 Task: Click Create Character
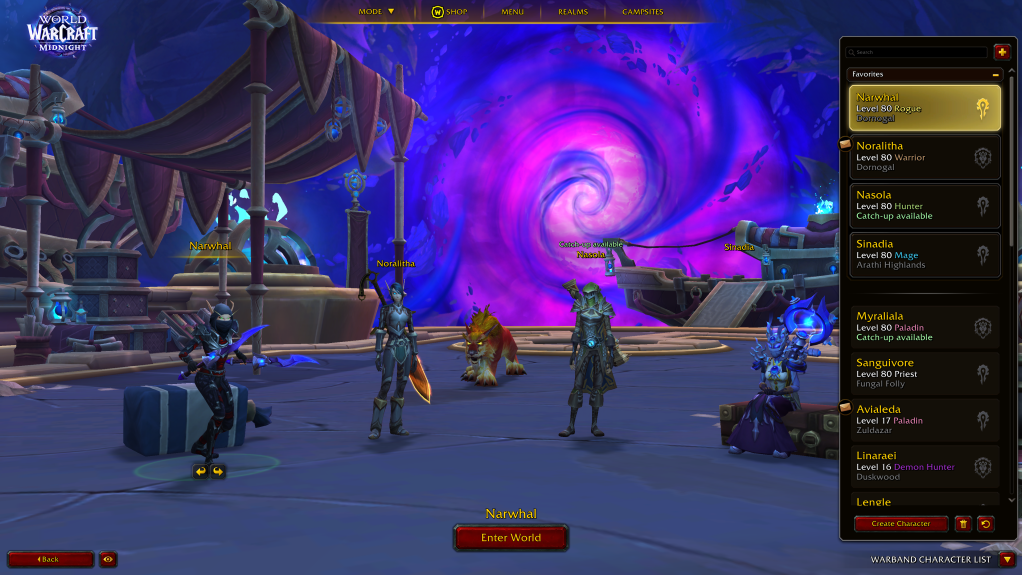tap(900, 523)
